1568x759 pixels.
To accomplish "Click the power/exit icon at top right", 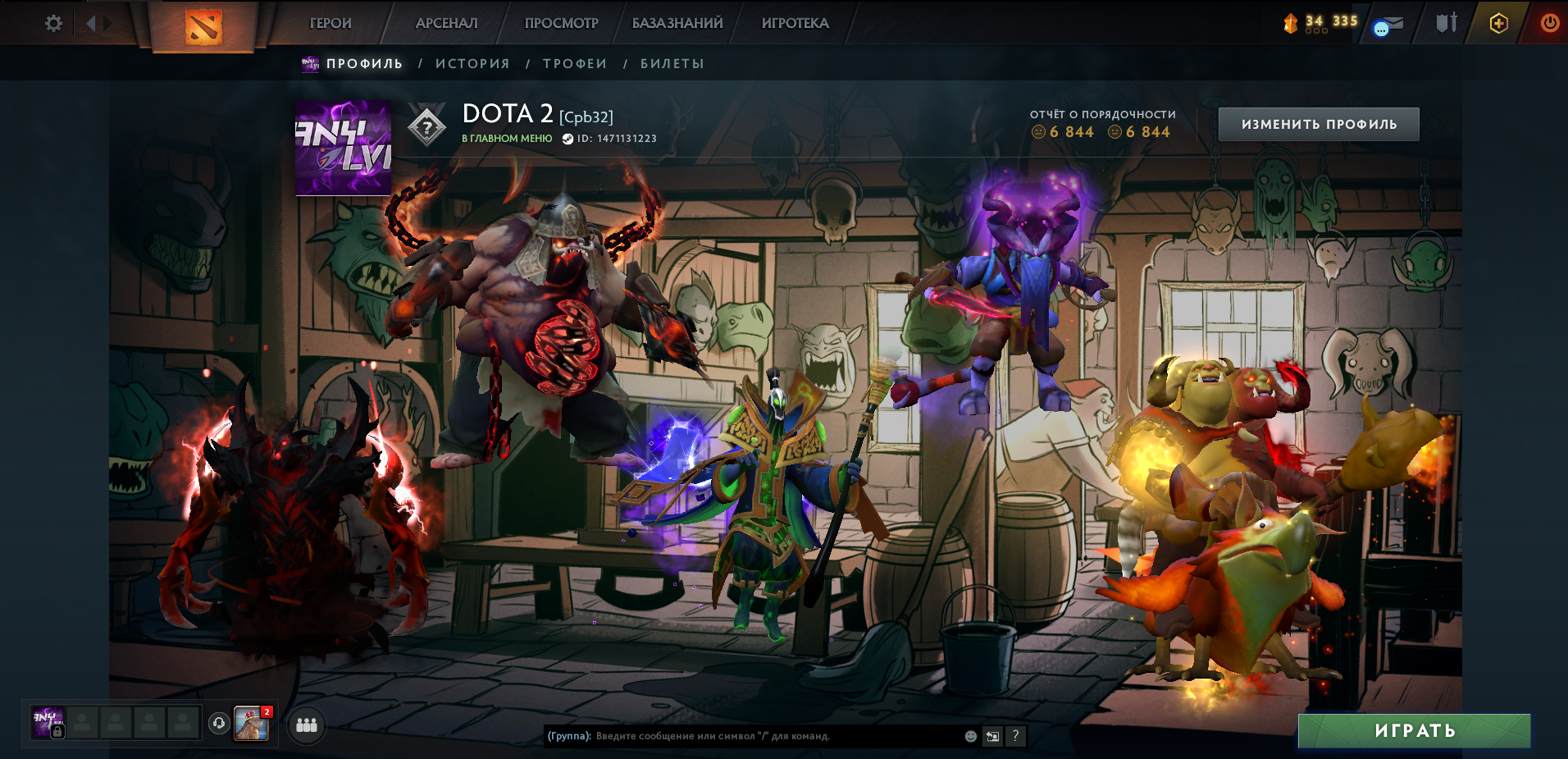I will (x=1549, y=23).
